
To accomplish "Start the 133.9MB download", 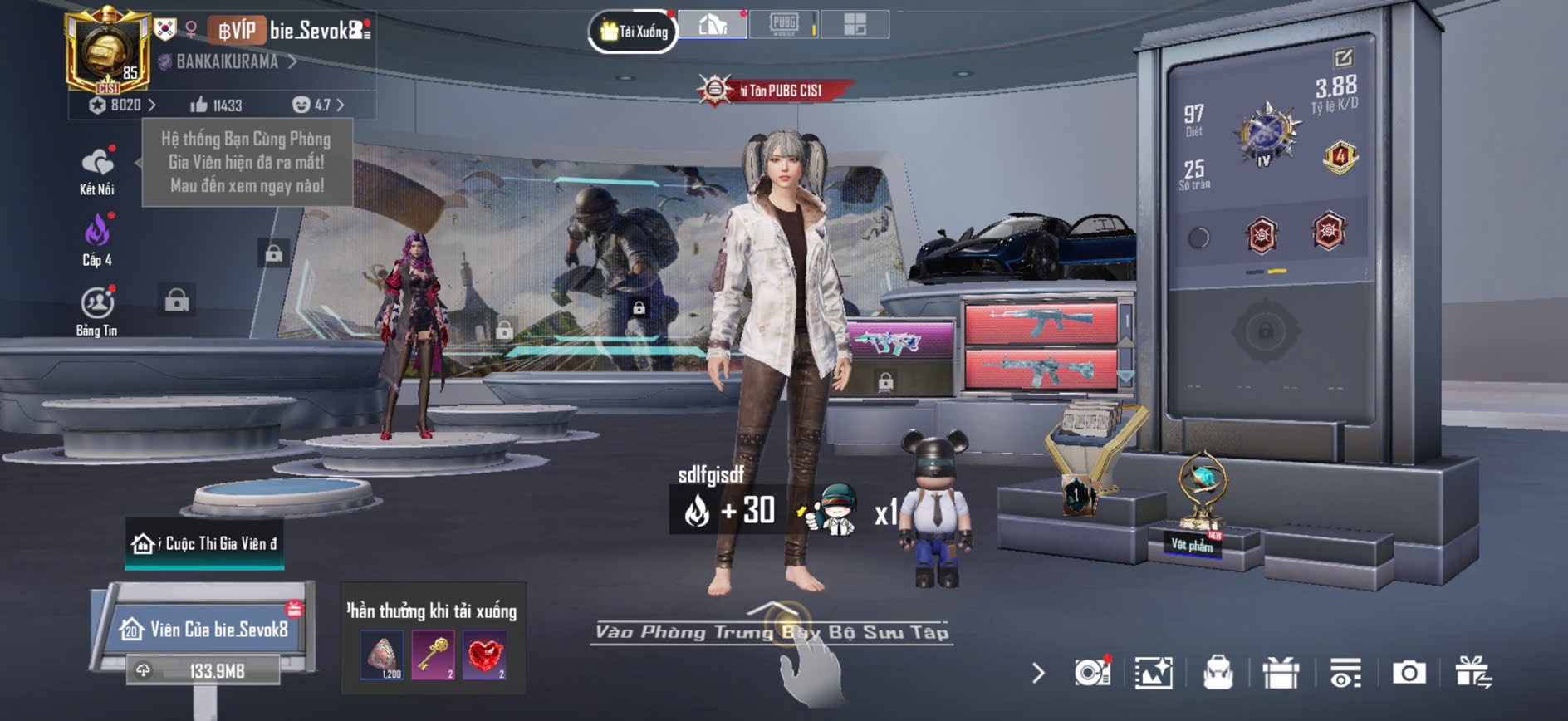I will 203,671.
